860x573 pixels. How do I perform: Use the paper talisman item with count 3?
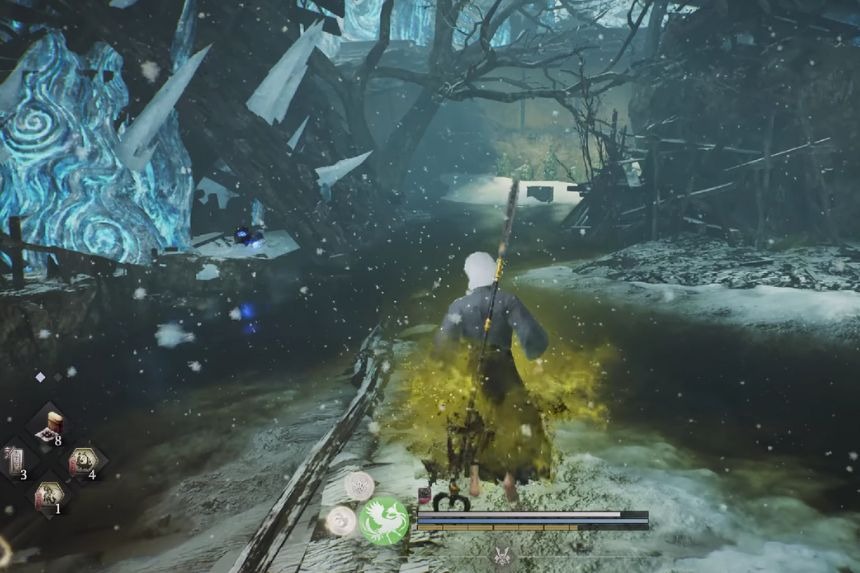tap(16, 461)
